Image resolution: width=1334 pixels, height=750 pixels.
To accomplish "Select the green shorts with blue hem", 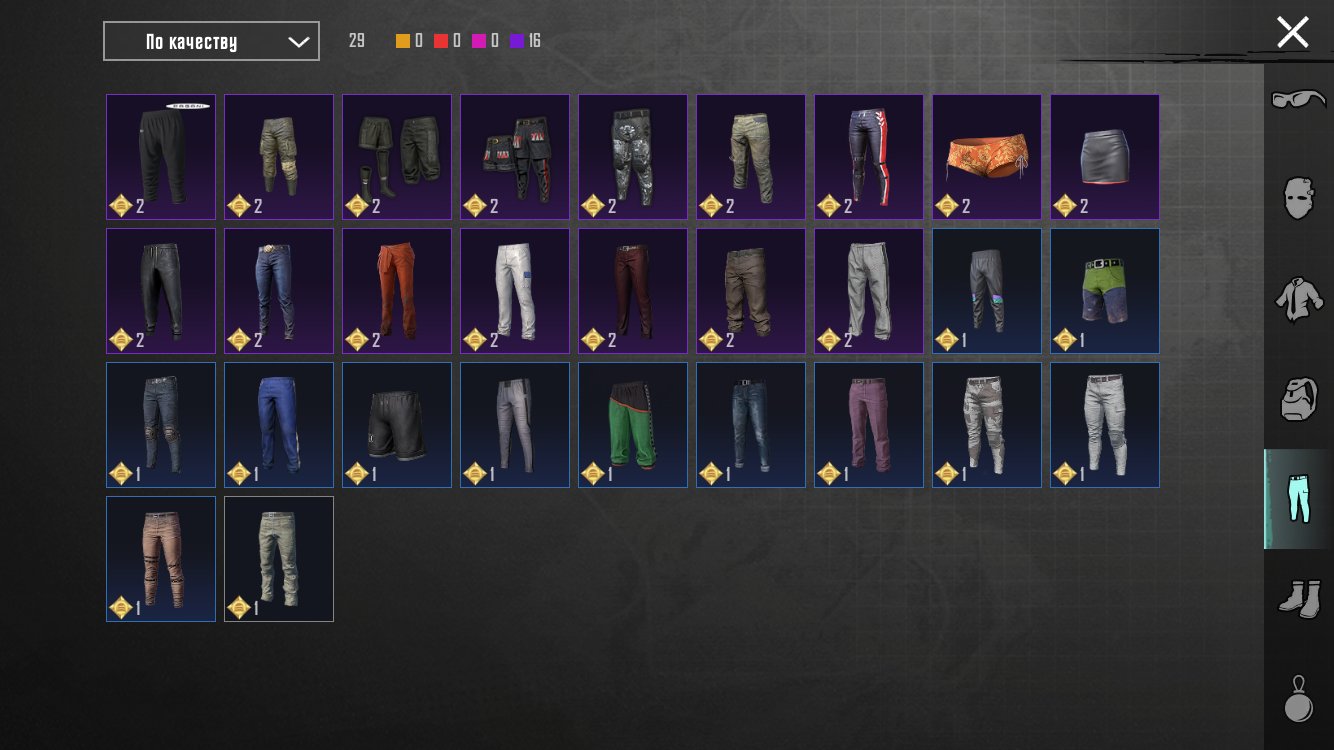I will point(1105,291).
